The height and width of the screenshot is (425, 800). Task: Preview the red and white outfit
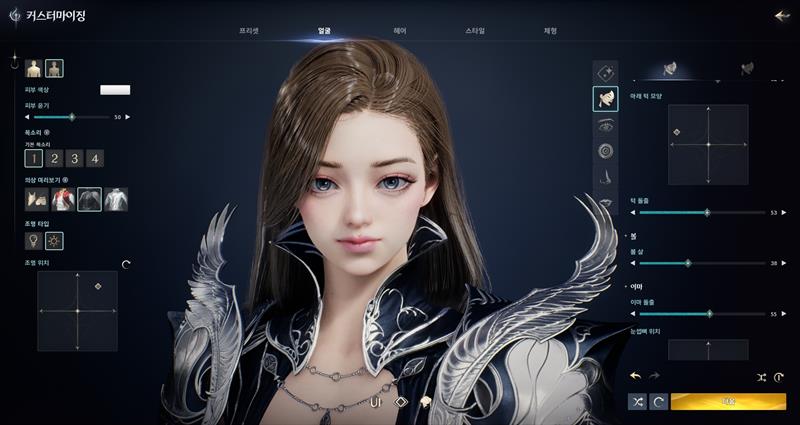pyautogui.click(x=63, y=200)
